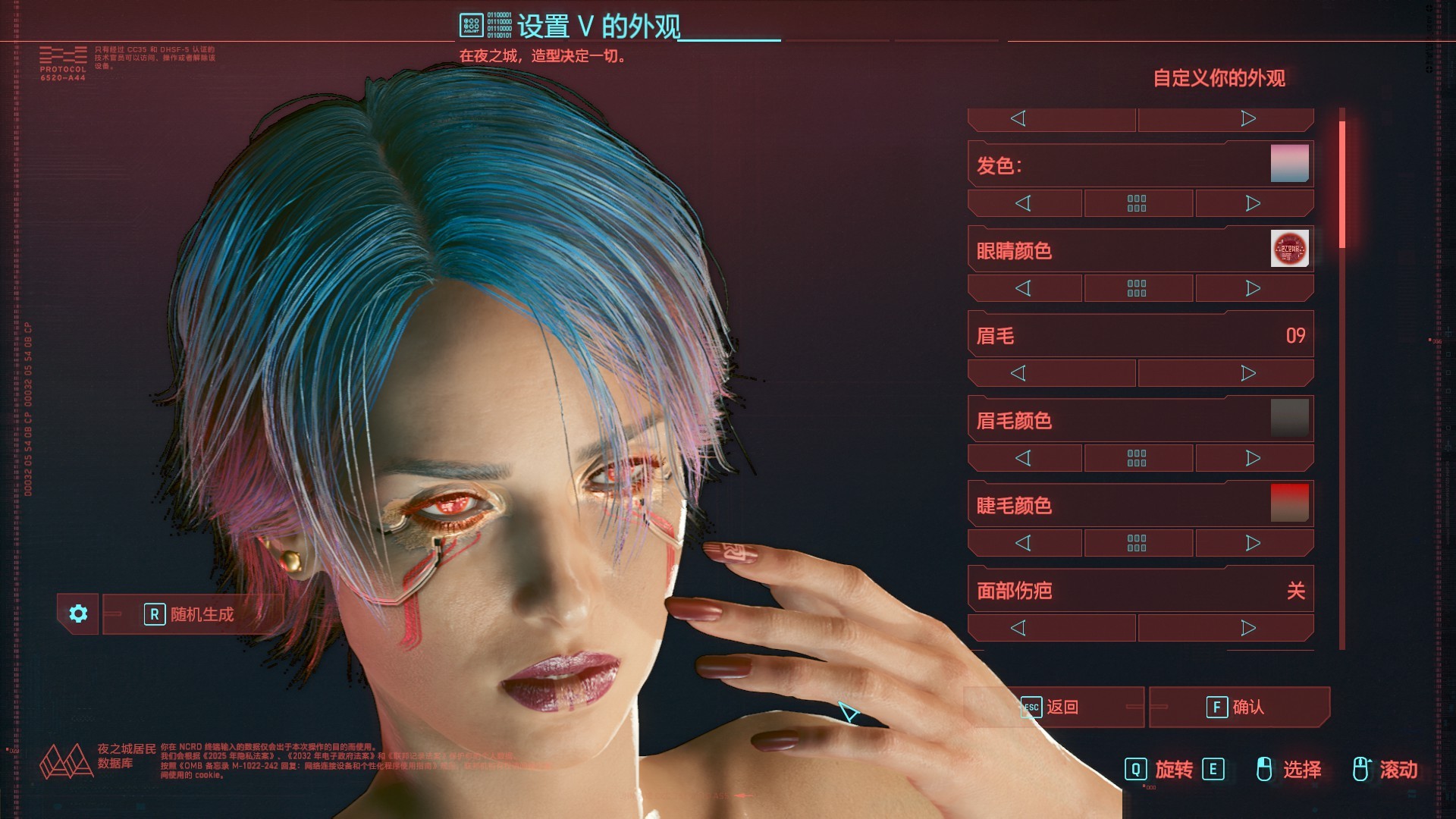Open the hair color grid palette
This screenshot has width=1456, height=819.
[1137, 203]
